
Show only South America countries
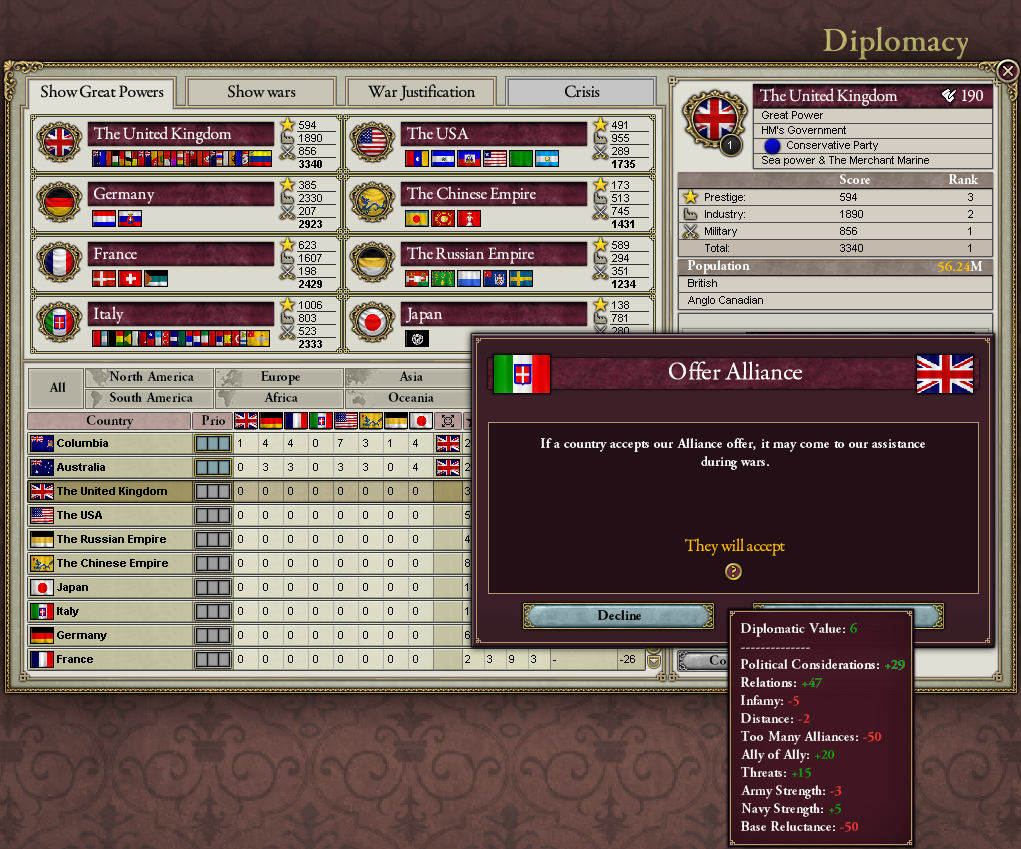coord(151,398)
